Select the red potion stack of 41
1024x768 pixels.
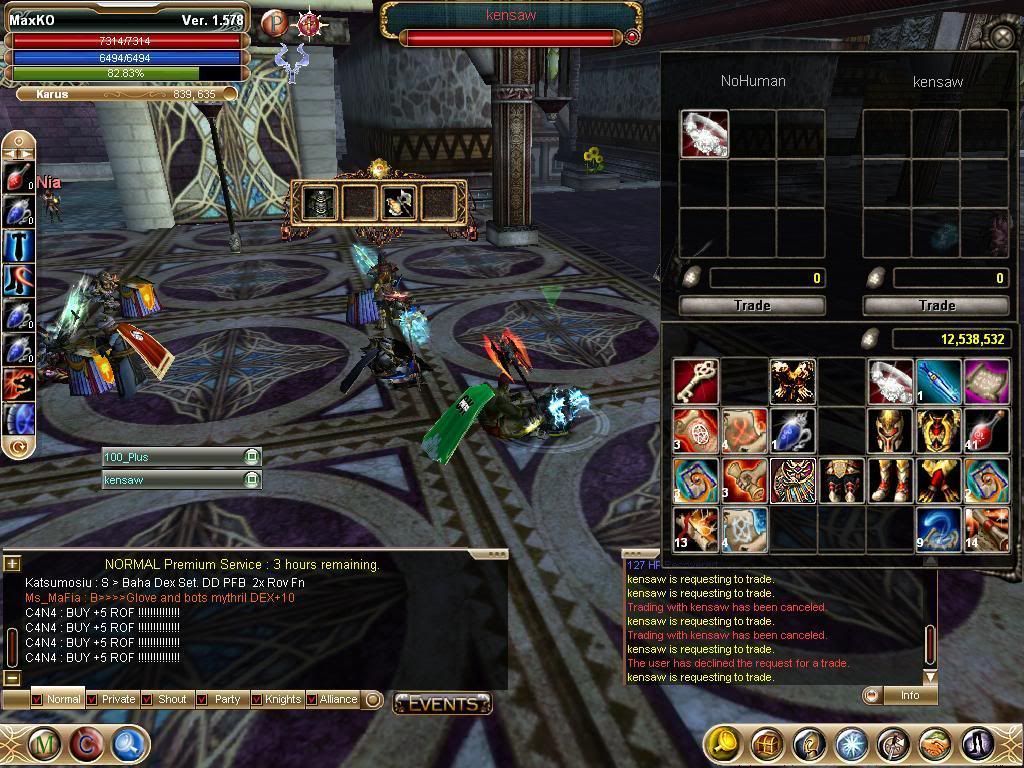(x=988, y=430)
